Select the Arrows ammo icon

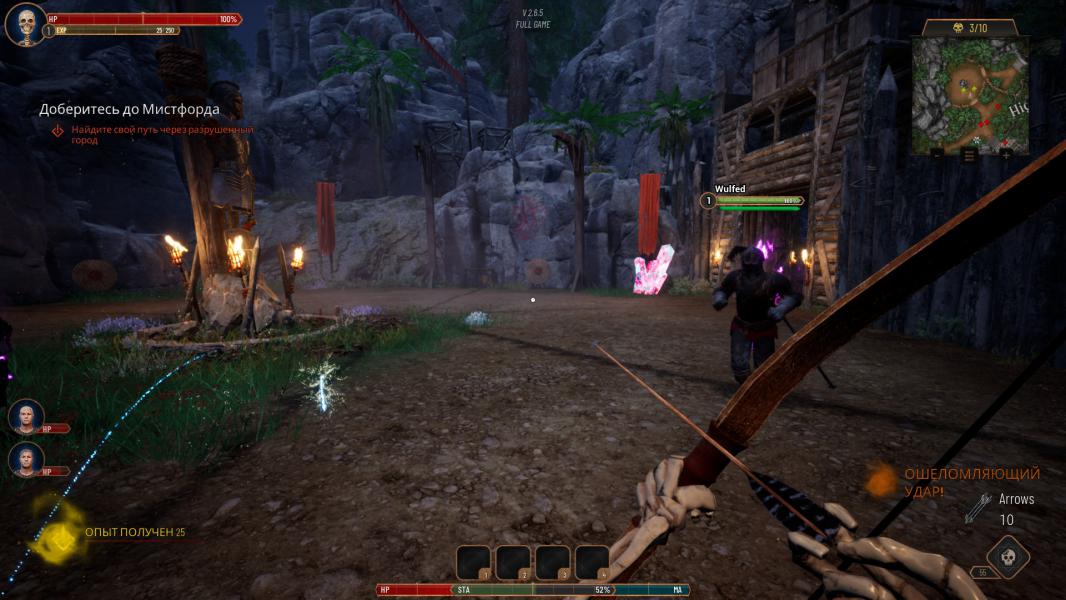tap(978, 508)
